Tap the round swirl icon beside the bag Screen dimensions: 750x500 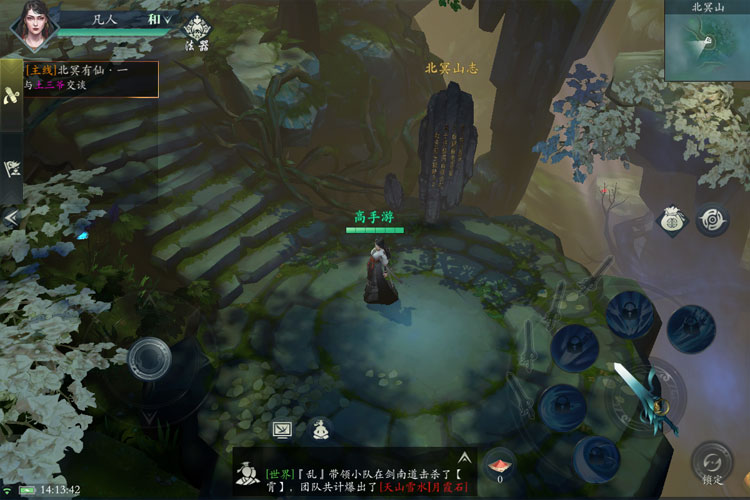[711, 220]
